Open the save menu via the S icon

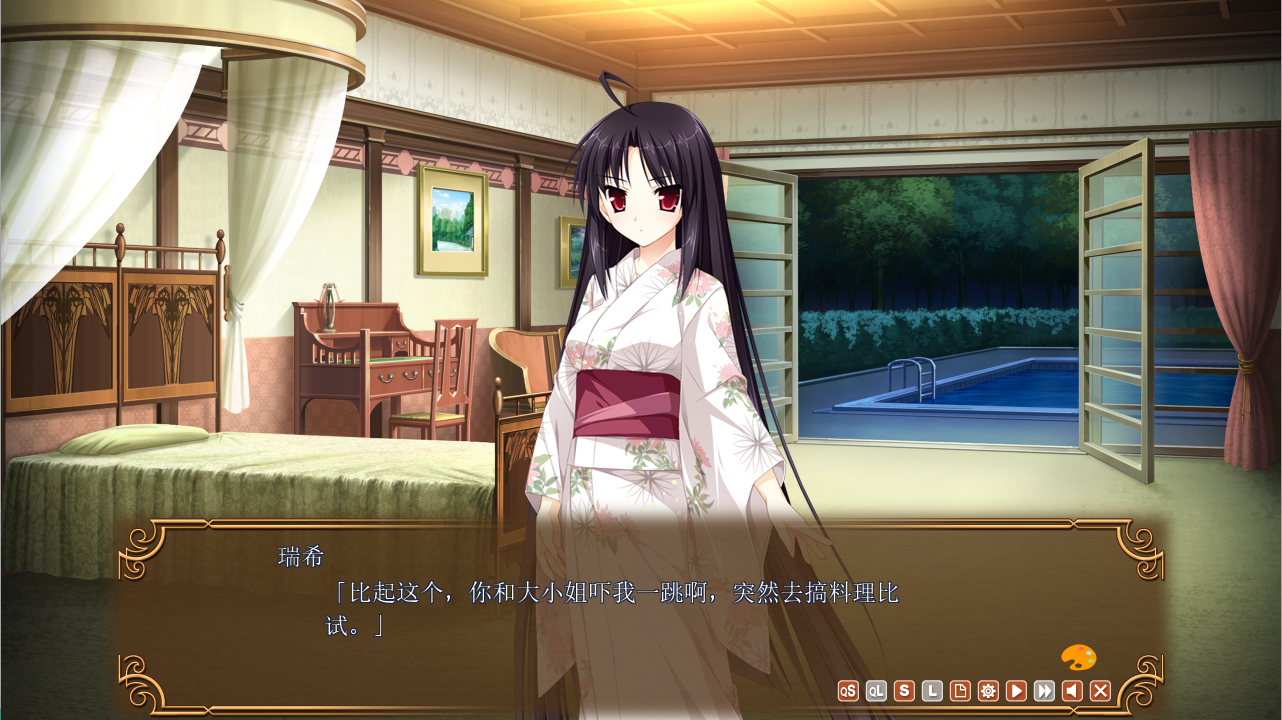point(904,691)
